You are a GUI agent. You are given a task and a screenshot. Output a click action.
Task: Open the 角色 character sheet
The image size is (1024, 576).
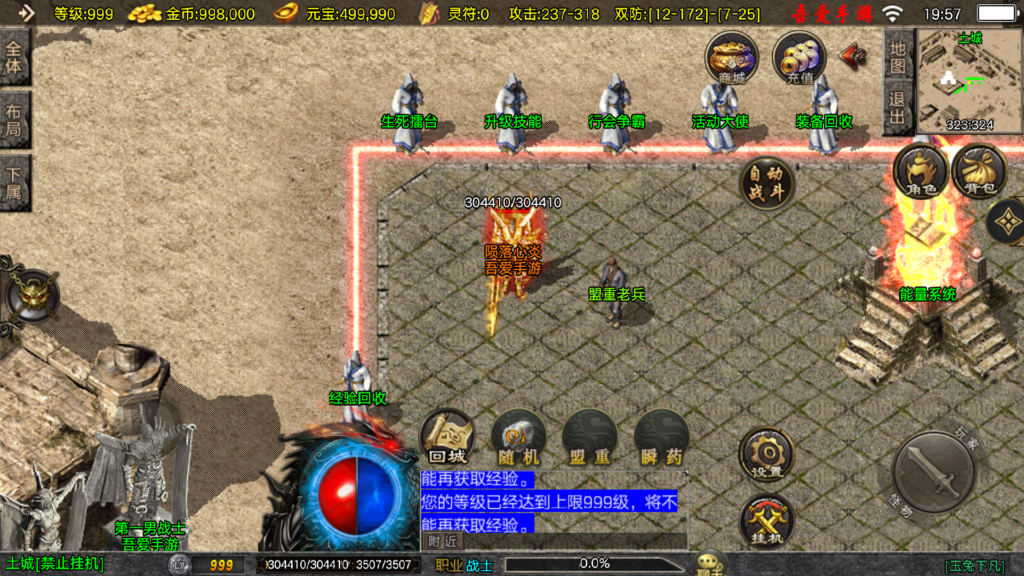(920, 171)
